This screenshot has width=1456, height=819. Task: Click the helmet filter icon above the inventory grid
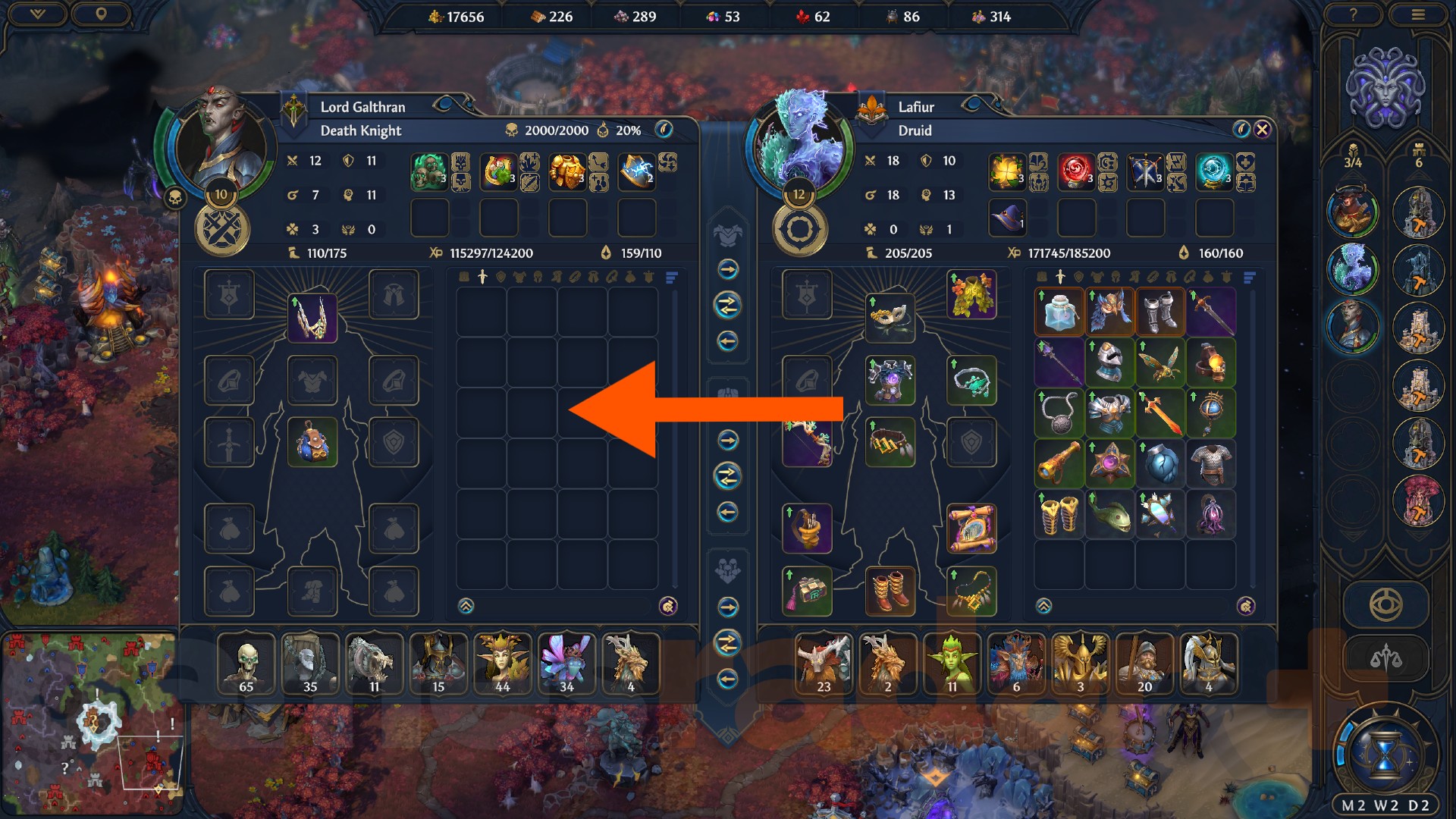click(538, 277)
